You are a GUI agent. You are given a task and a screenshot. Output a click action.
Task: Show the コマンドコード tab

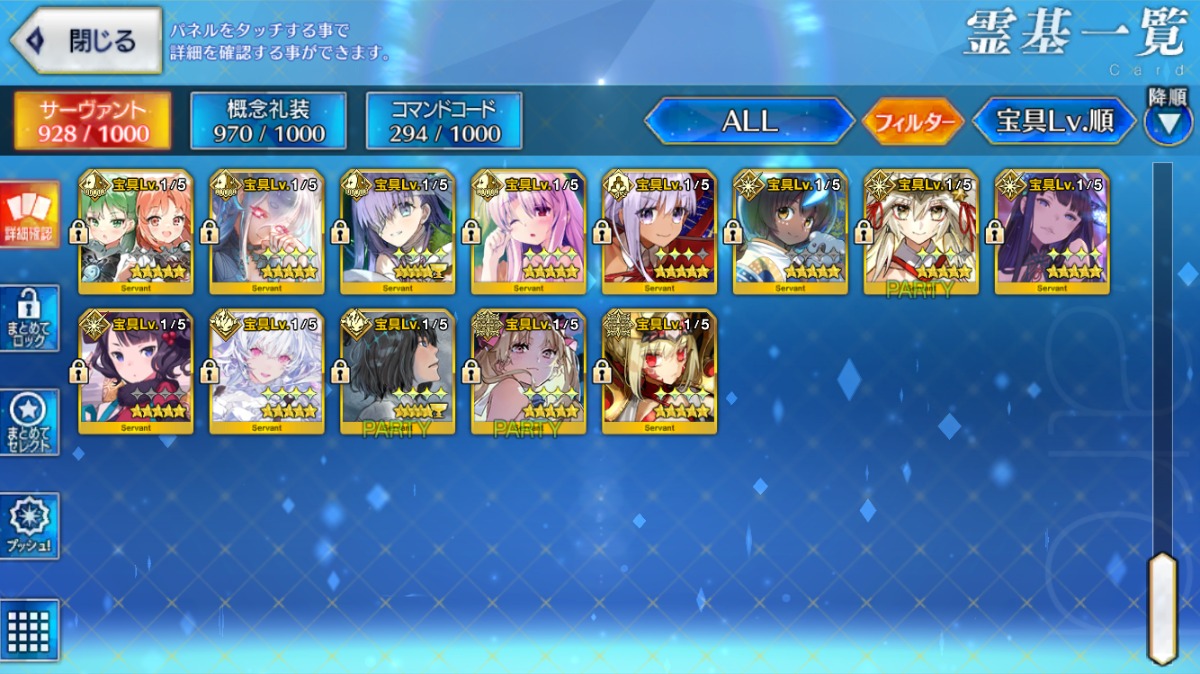(x=444, y=121)
